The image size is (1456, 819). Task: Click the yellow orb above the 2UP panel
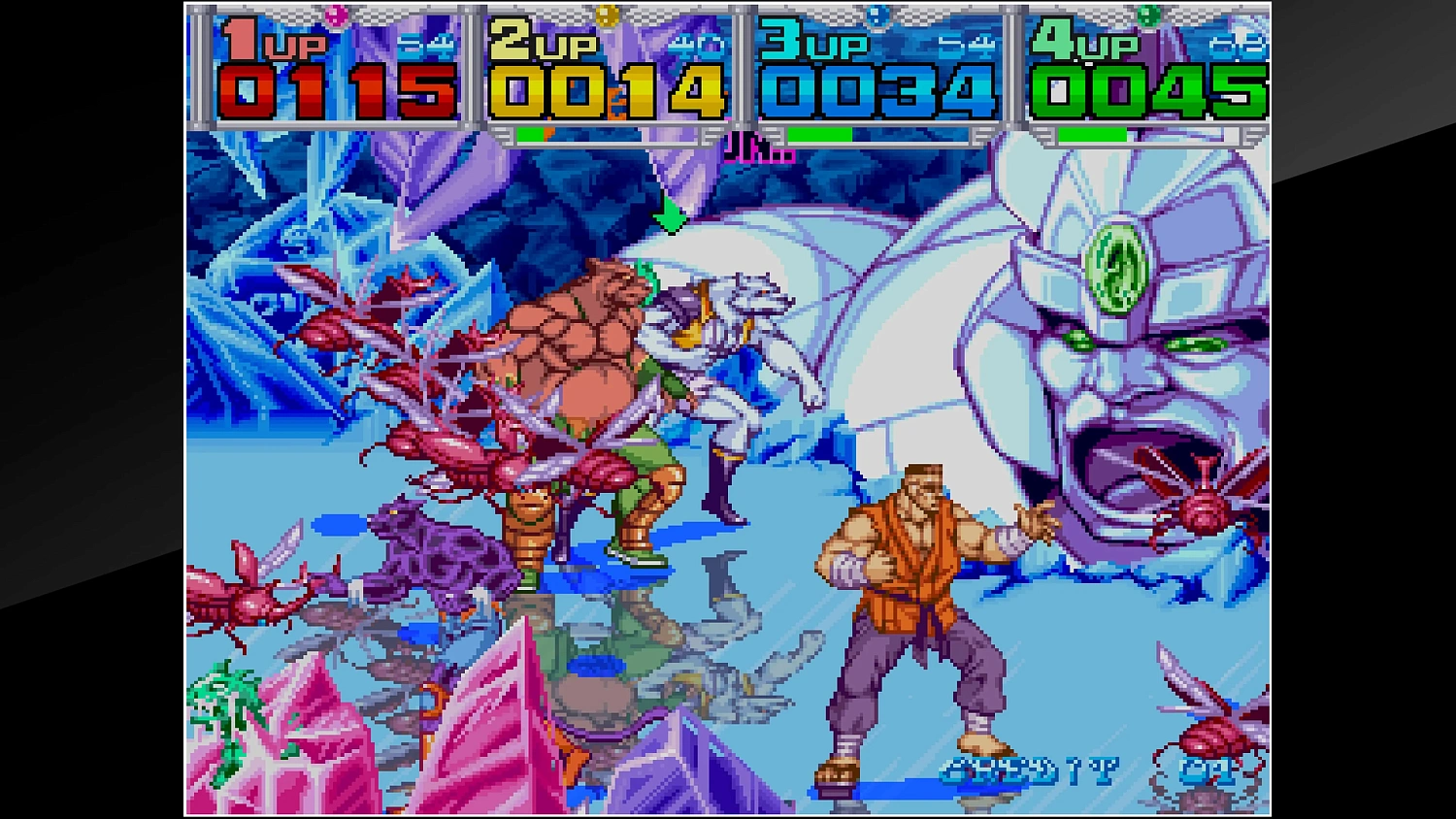tap(609, 16)
